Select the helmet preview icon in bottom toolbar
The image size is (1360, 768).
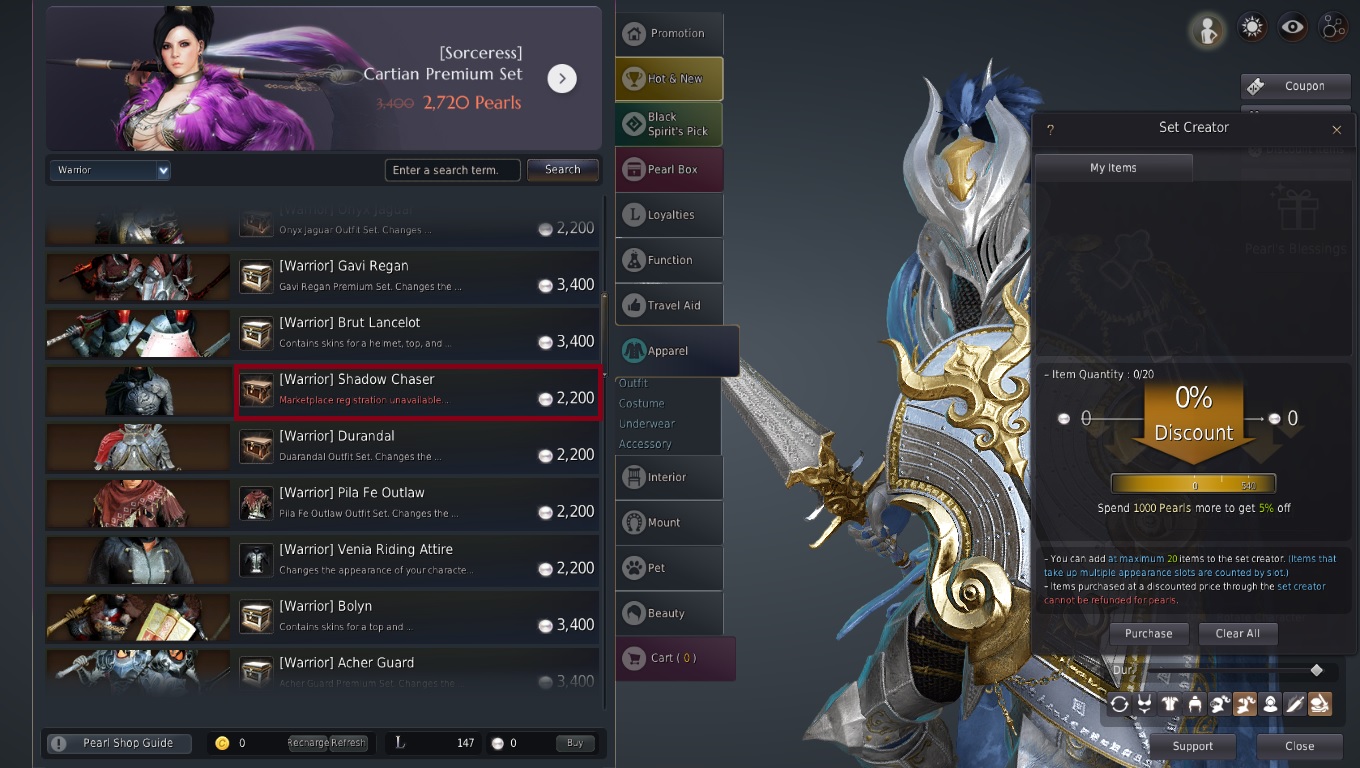click(1194, 704)
